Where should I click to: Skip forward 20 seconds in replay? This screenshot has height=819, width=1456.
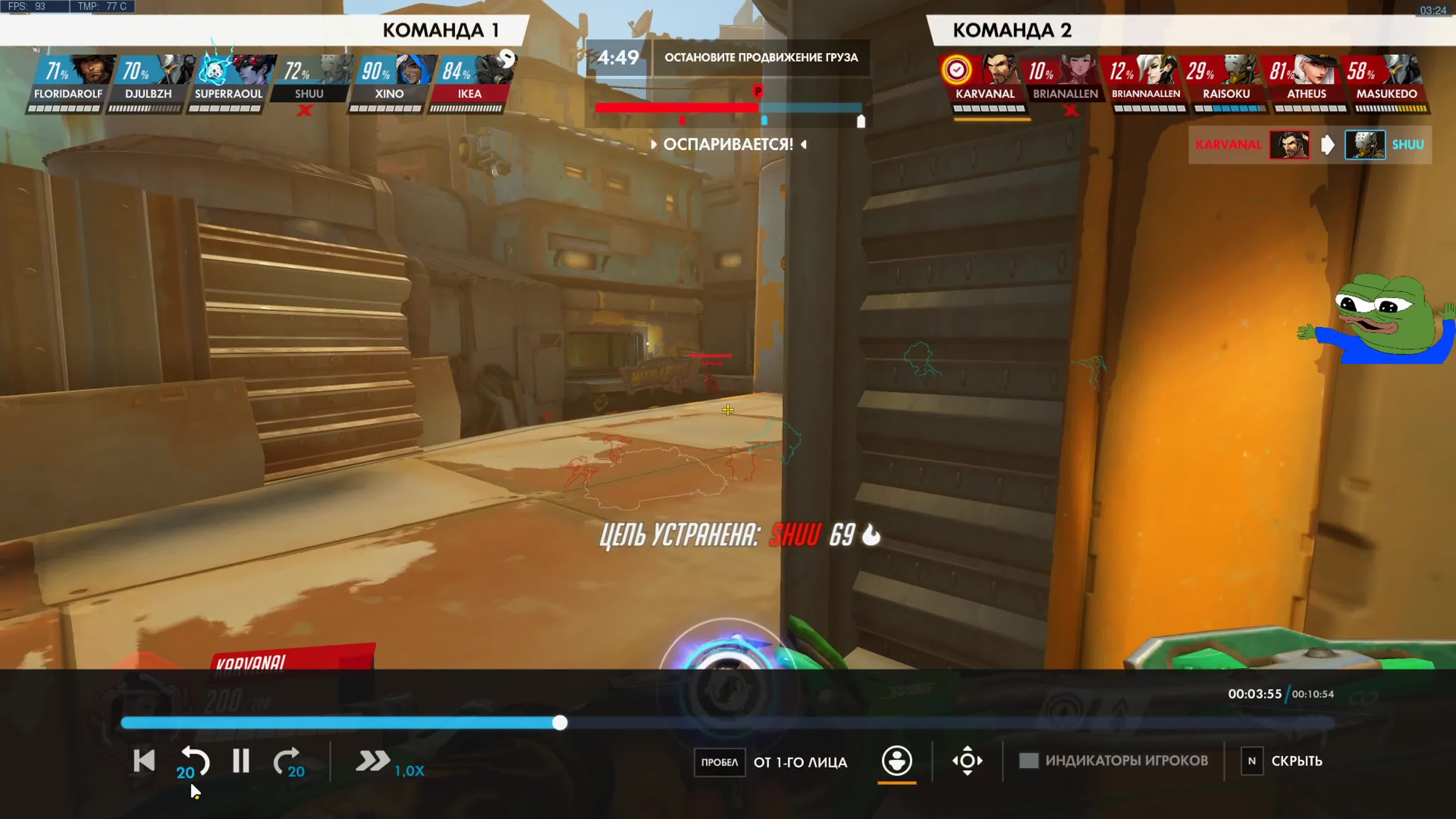[x=288, y=761]
